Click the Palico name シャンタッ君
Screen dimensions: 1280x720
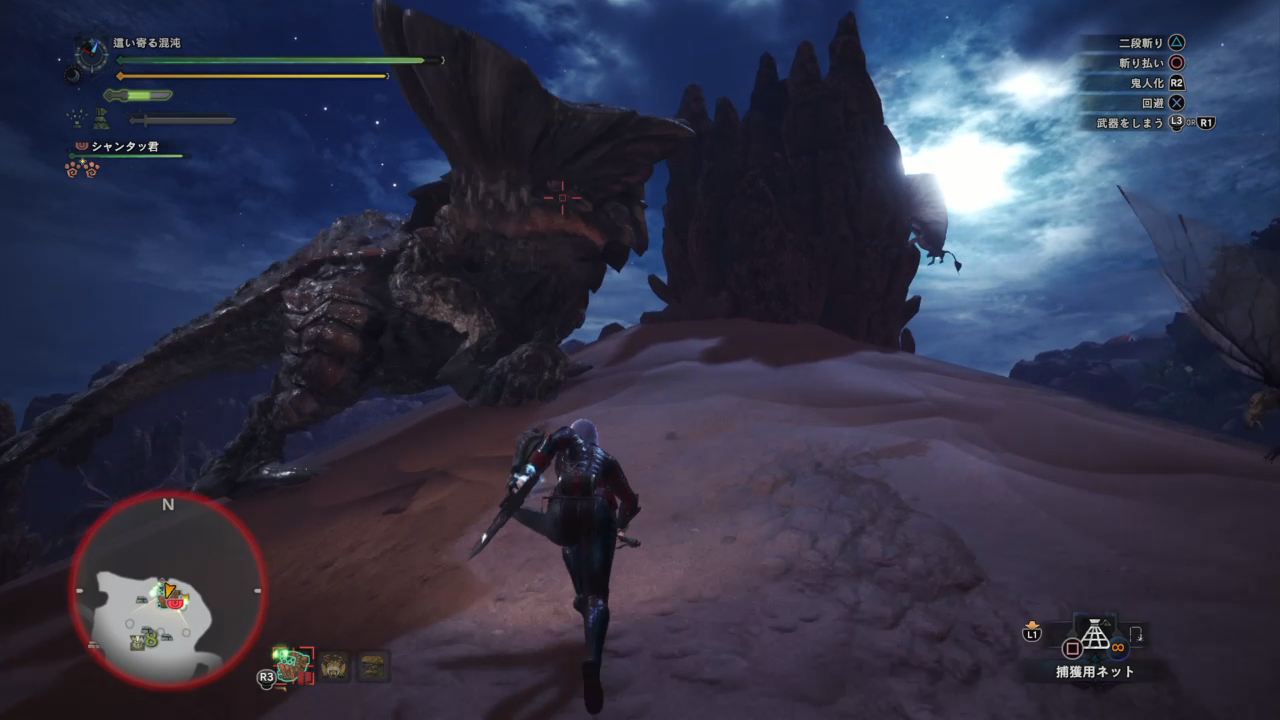click(x=125, y=147)
